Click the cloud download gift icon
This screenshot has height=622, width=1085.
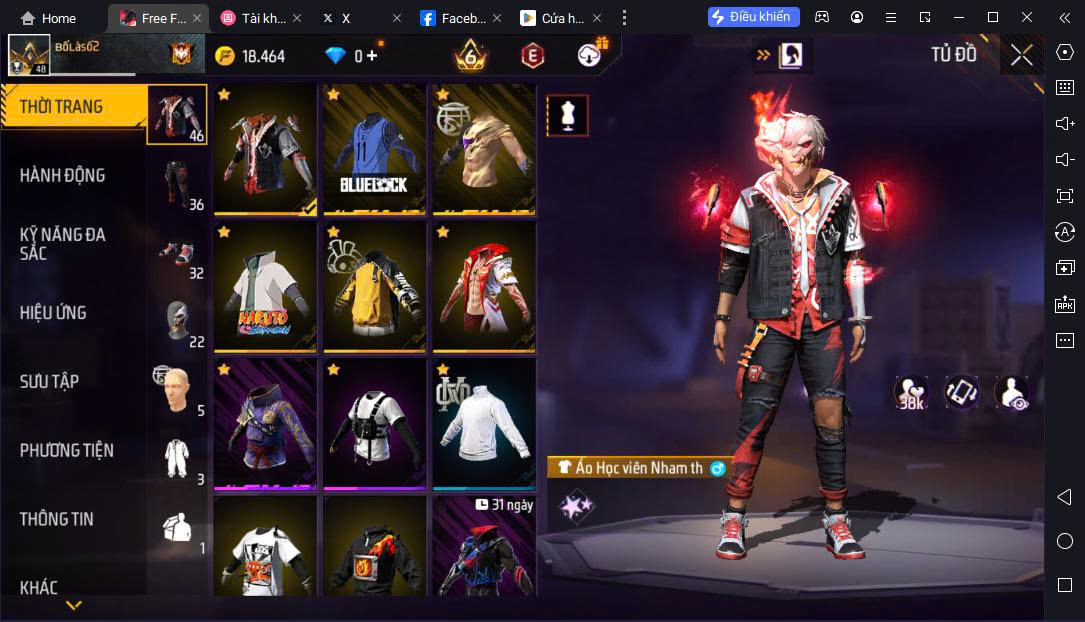tap(591, 55)
